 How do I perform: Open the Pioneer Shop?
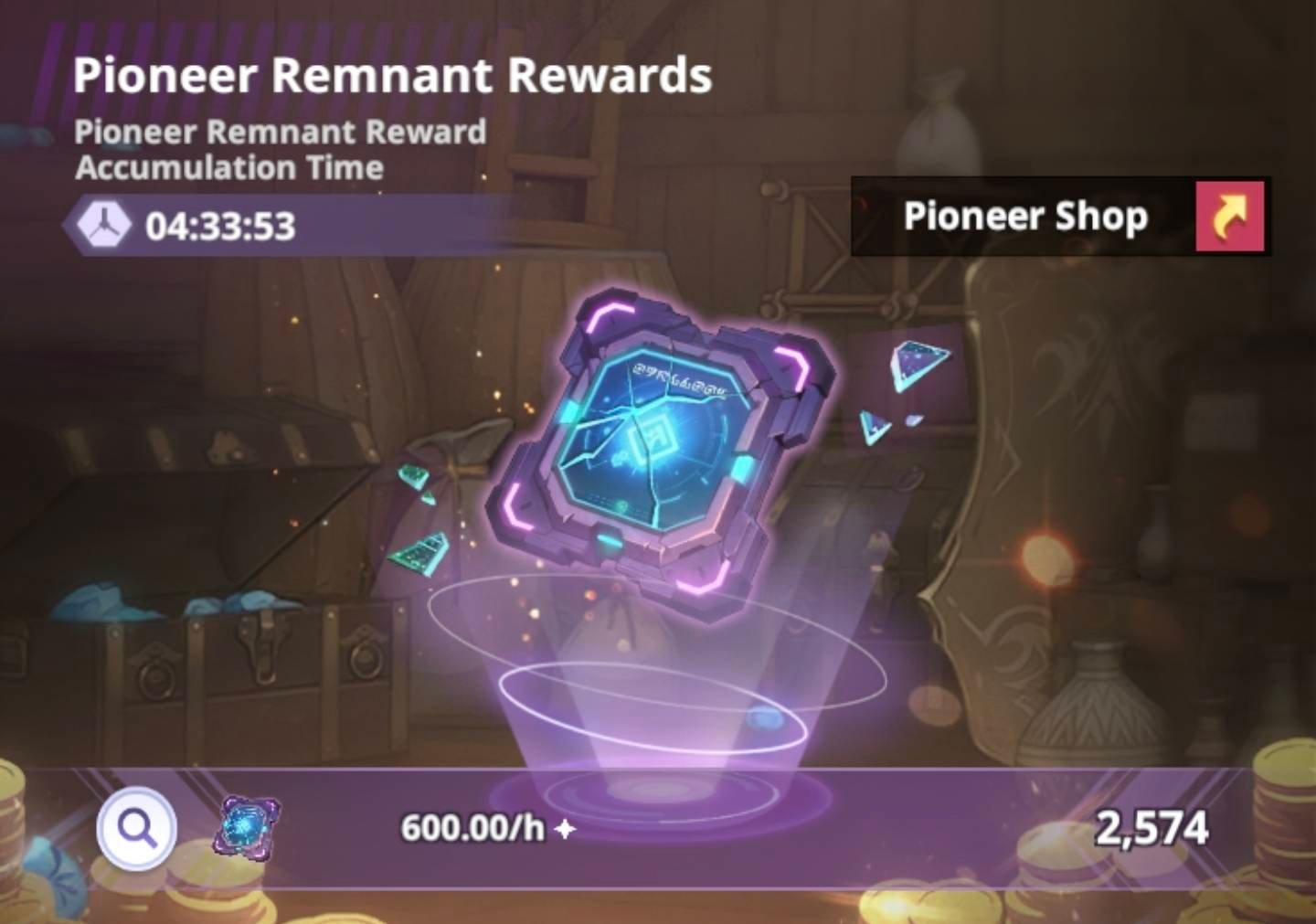coord(1229,217)
